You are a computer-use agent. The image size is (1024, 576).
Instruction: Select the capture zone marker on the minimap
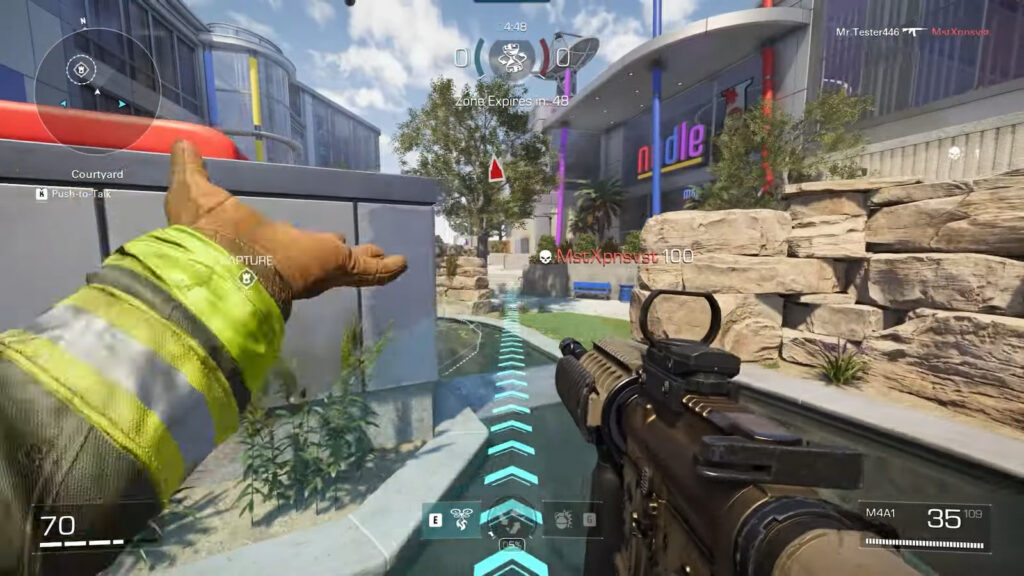[80, 70]
